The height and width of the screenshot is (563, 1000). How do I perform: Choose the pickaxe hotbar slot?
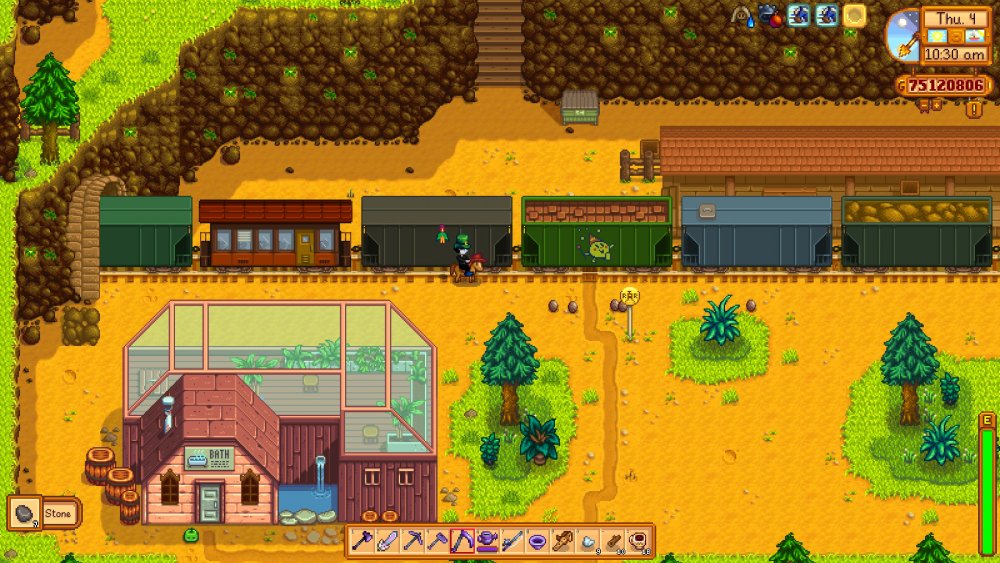(412, 541)
